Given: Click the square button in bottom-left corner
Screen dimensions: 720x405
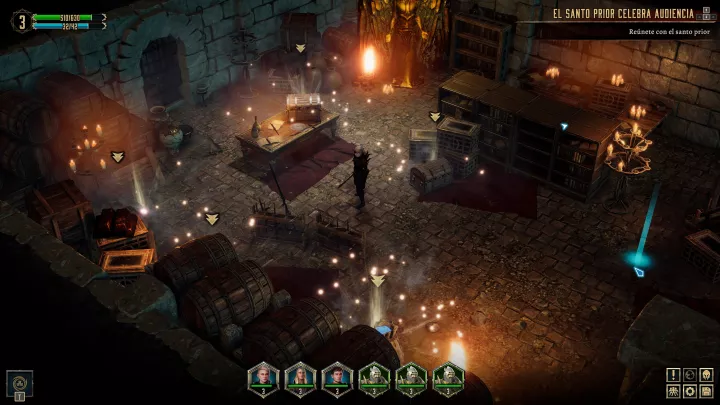Looking at the screenshot, I should [19, 384].
